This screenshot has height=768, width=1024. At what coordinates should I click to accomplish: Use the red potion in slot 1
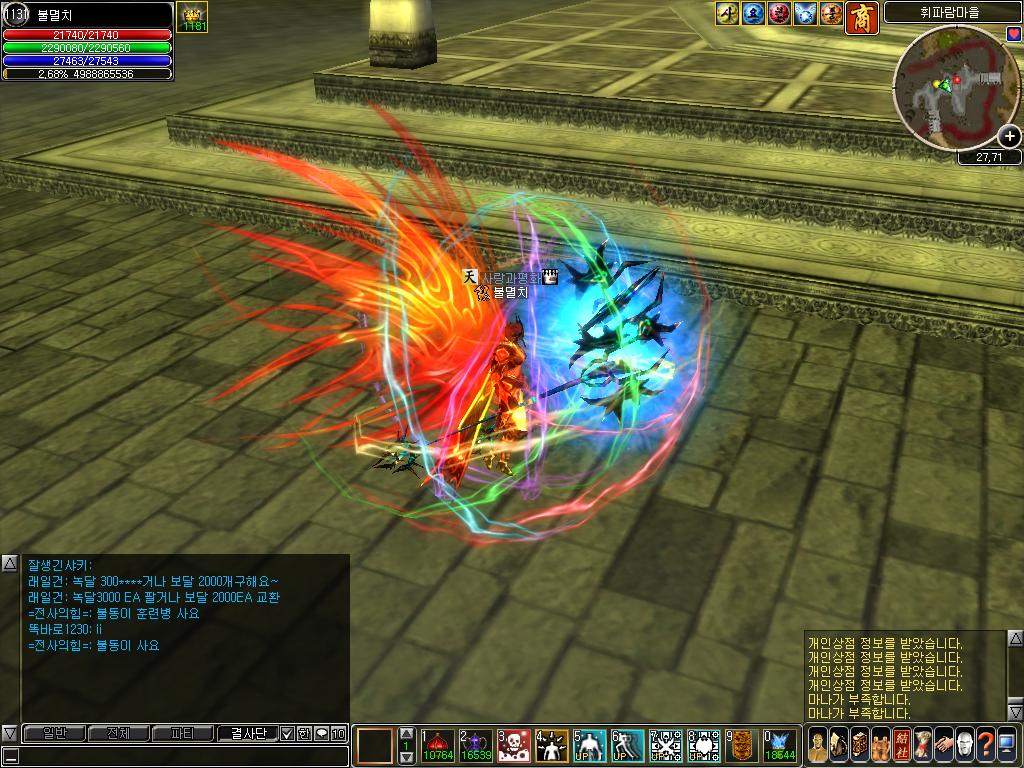coord(437,746)
